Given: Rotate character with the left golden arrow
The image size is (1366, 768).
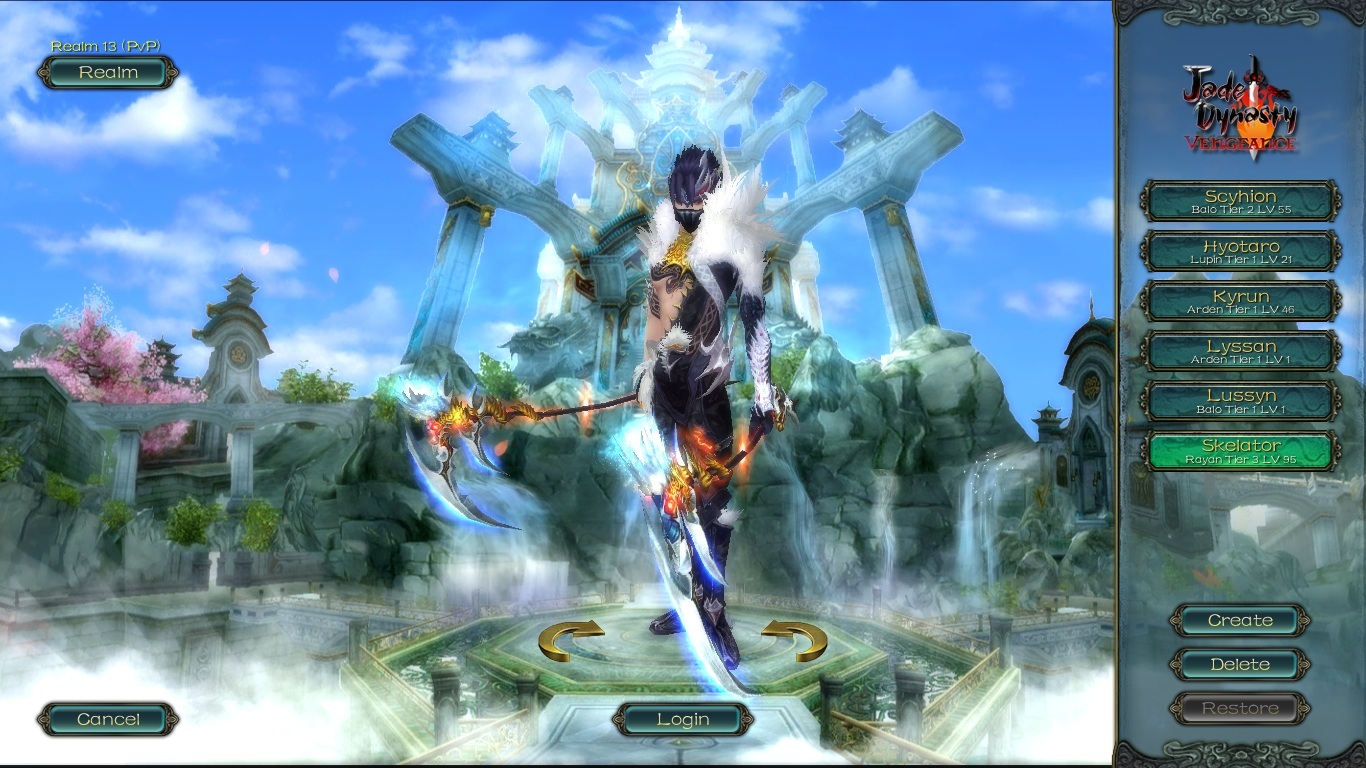Looking at the screenshot, I should click(x=571, y=640).
